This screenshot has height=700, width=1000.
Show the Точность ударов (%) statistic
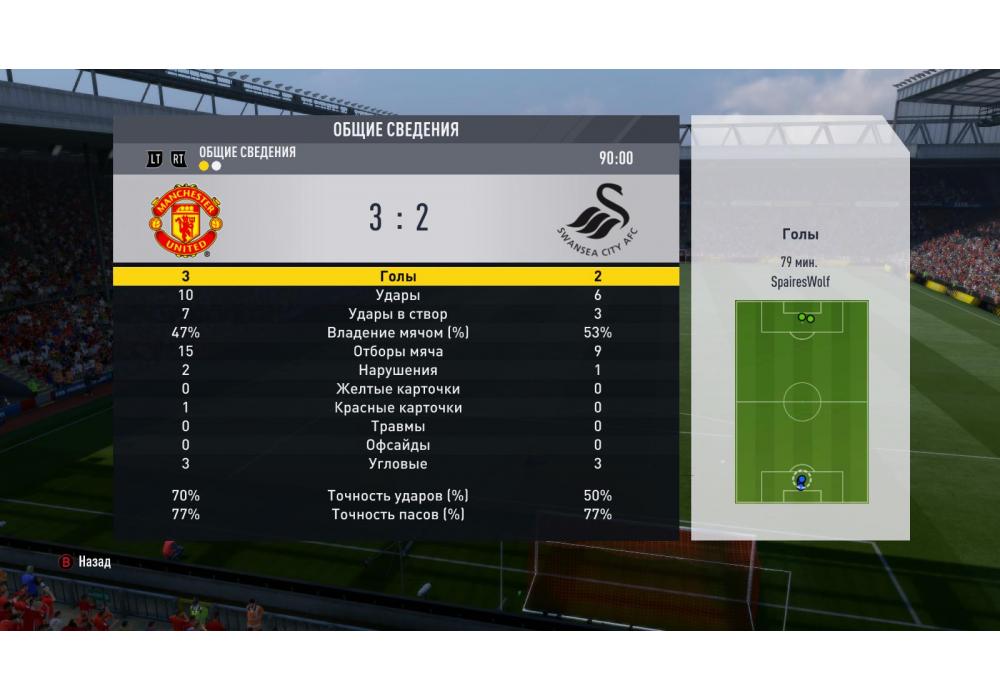397,496
